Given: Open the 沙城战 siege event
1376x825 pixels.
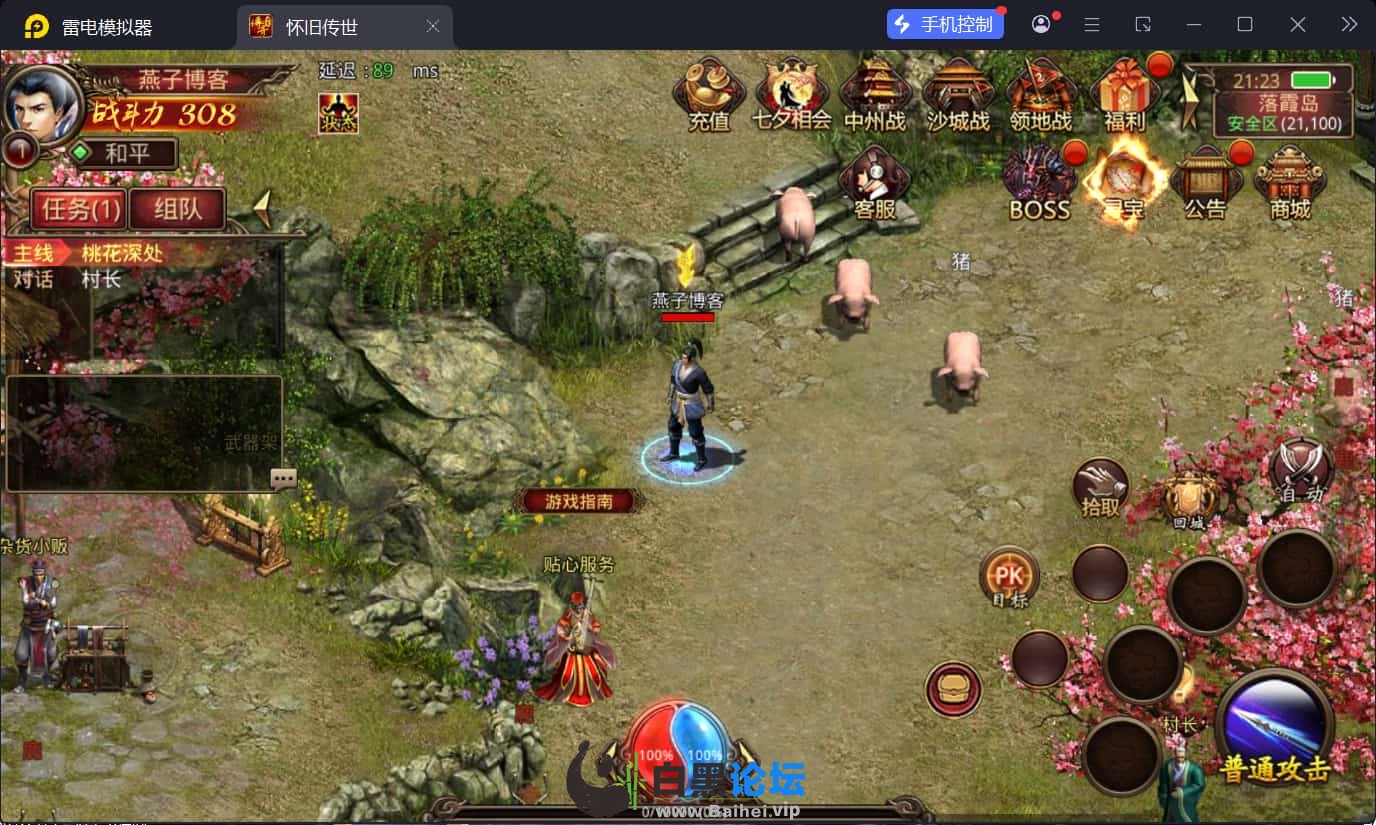Looking at the screenshot, I should click(957, 95).
